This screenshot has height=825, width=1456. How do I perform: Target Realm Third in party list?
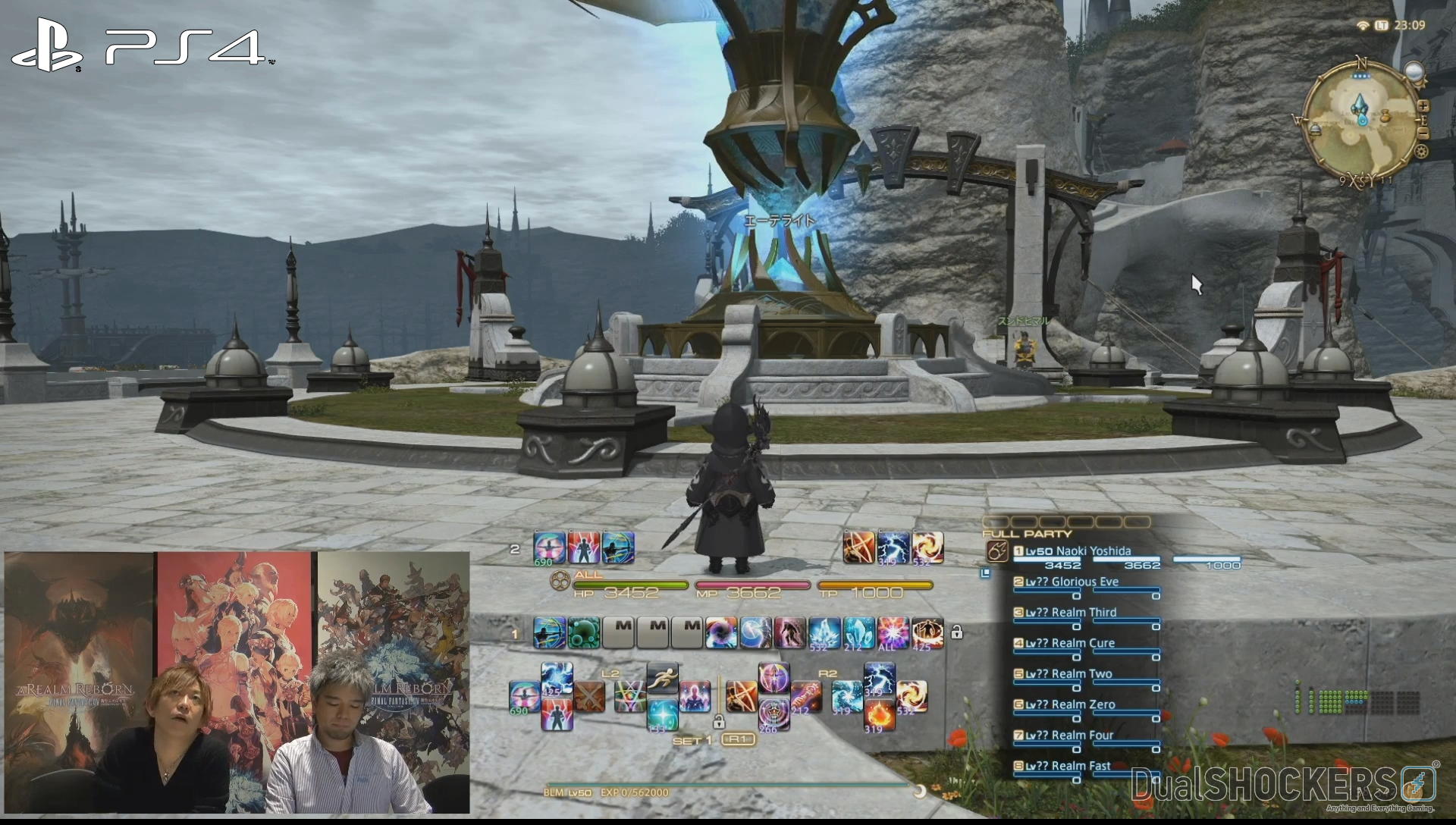pos(1071,613)
